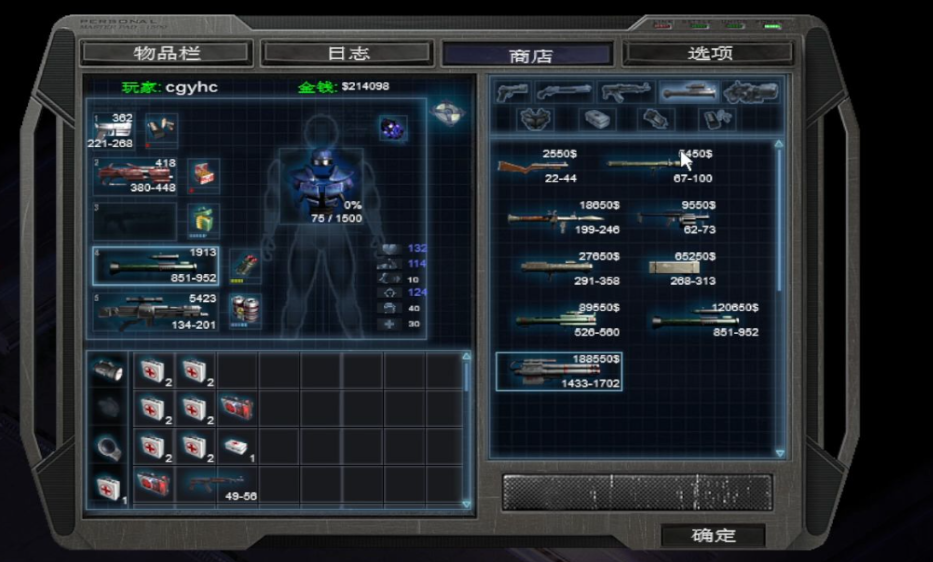
Task: Choose the 65250$ weapon with 268-313 damage
Action: point(680,268)
